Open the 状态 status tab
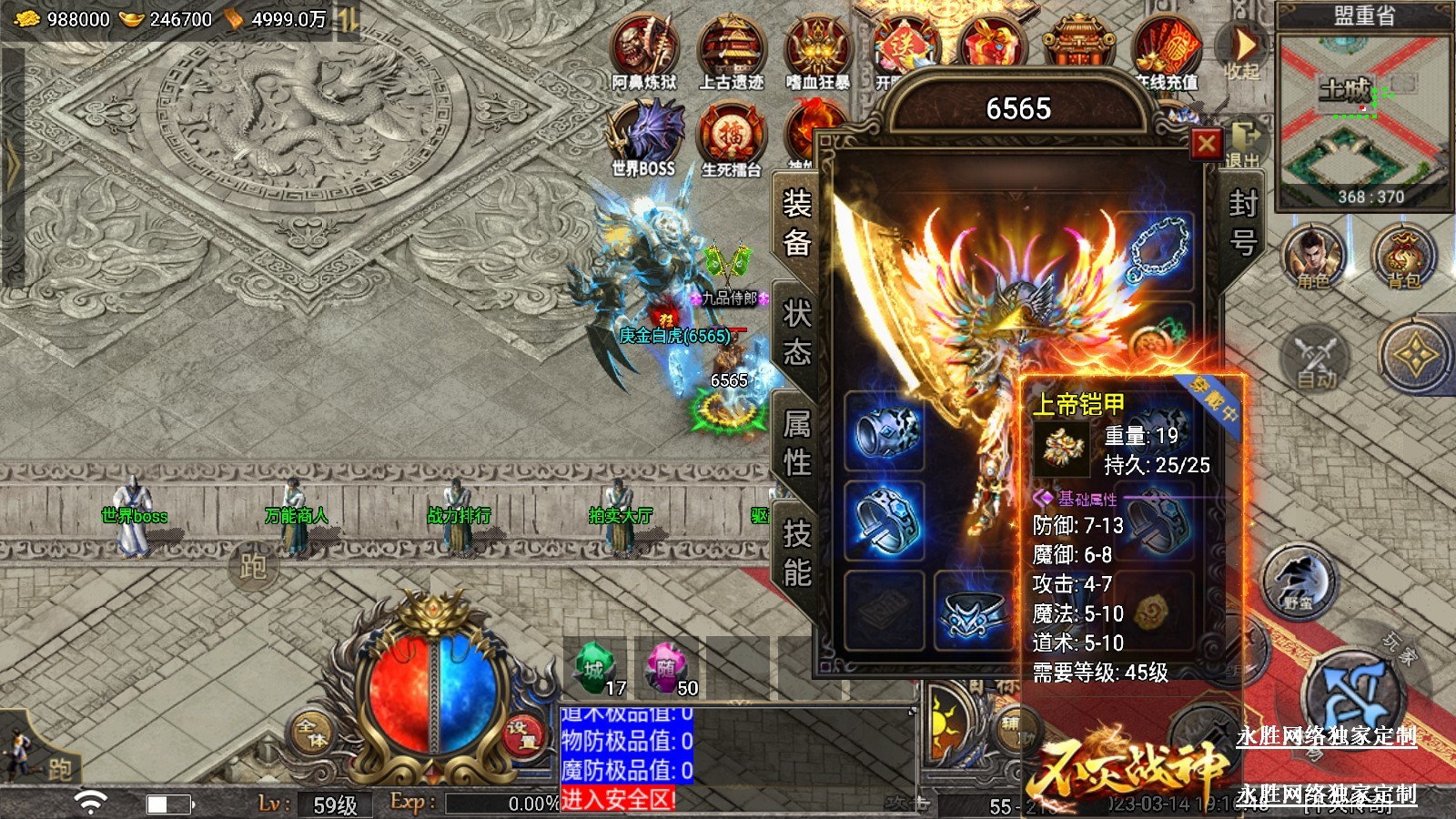Viewport: 1456px width, 819px height. [x=796, y=333]
